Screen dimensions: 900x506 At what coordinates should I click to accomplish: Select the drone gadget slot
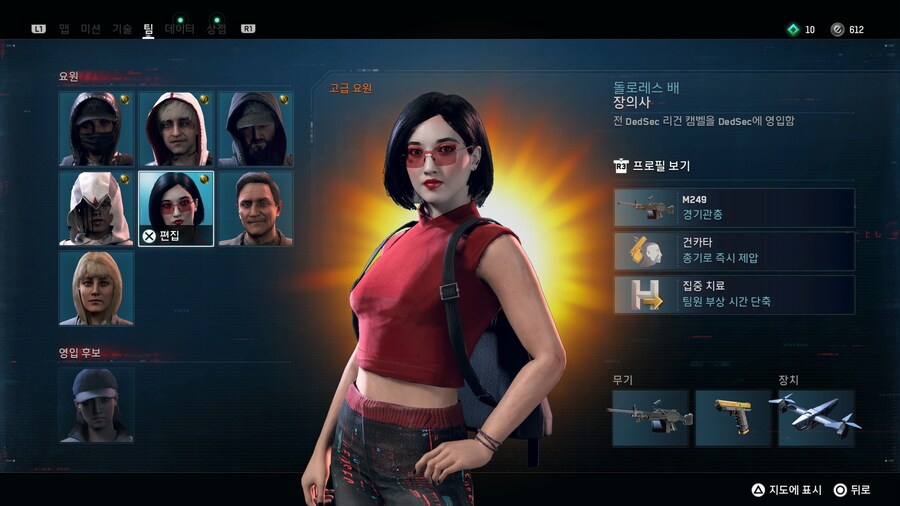[x=816, y=418]
